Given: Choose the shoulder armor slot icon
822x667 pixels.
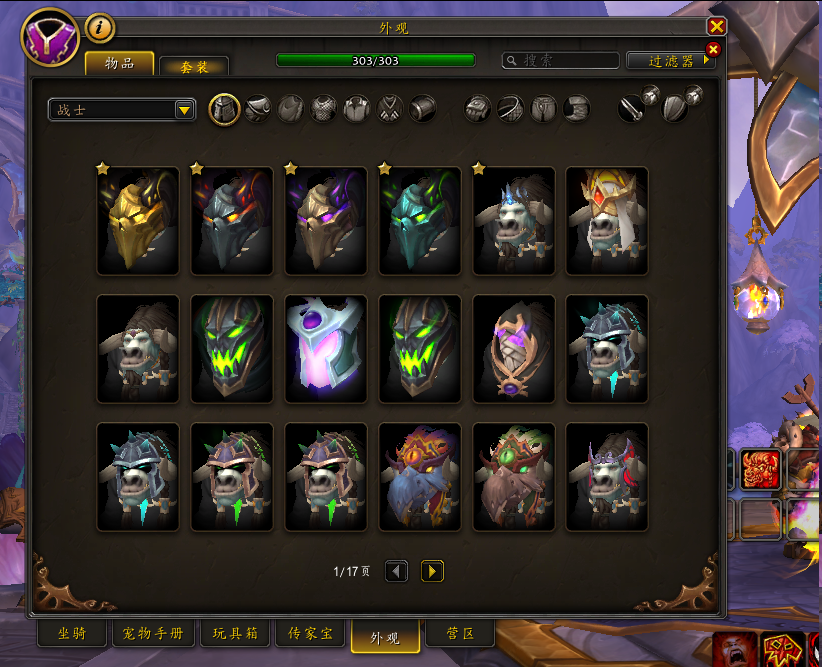Looking at the screenshot, I should (258, 109).
